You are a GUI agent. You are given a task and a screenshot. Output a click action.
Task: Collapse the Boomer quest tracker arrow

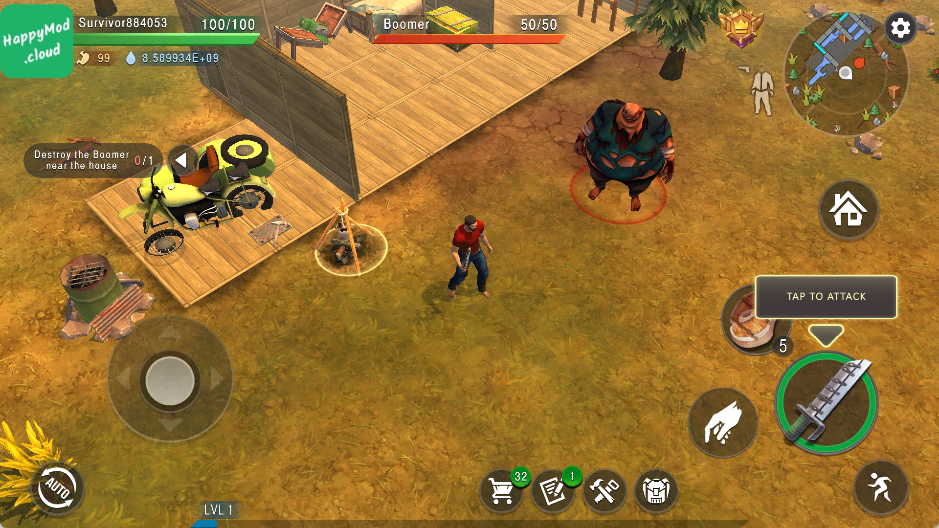pyautogui.click(x=182, y=160)
